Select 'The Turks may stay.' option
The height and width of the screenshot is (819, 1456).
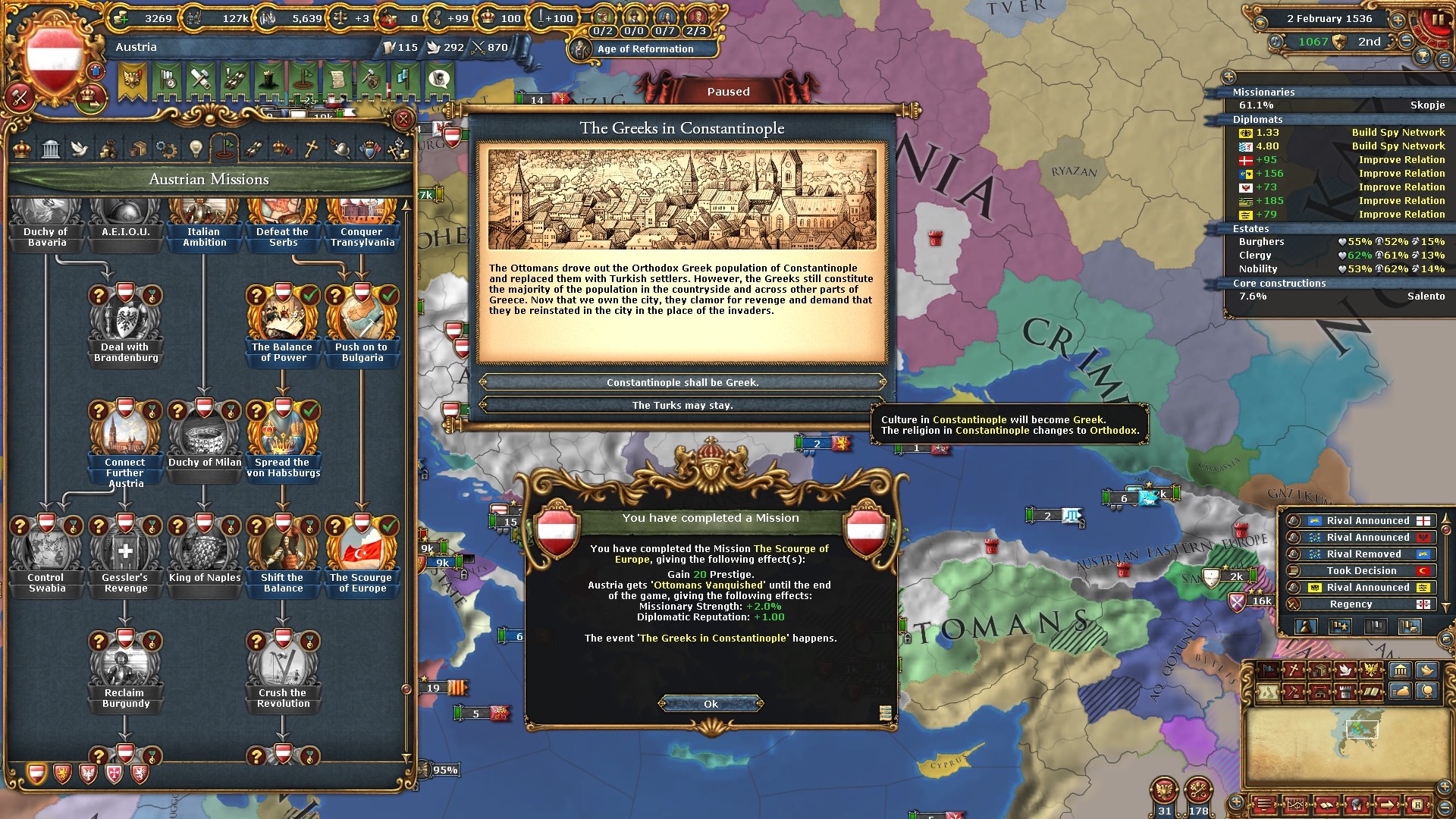pos(682,405)
